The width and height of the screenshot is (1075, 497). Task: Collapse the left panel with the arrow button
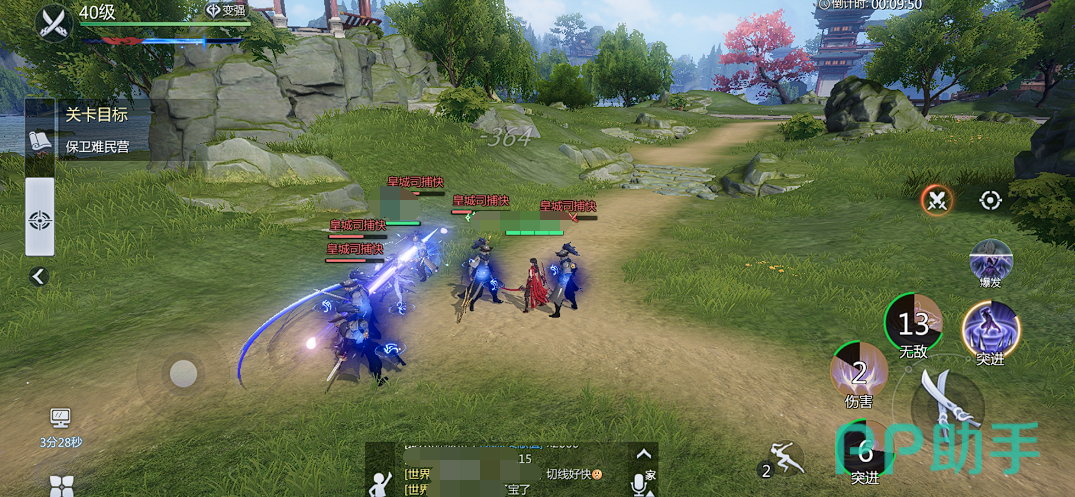[x=39, y=276]
